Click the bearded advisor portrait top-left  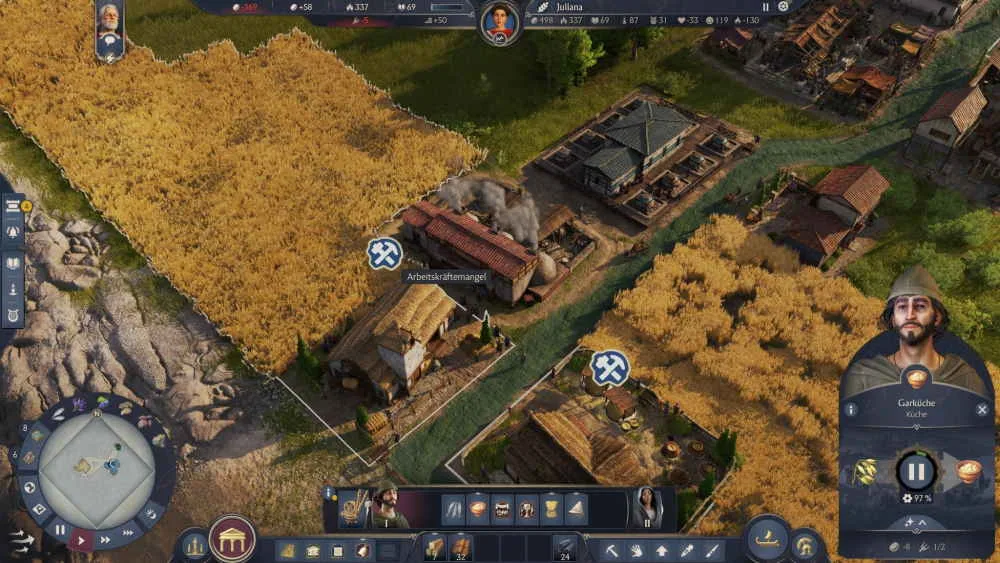tap(109, 22)
